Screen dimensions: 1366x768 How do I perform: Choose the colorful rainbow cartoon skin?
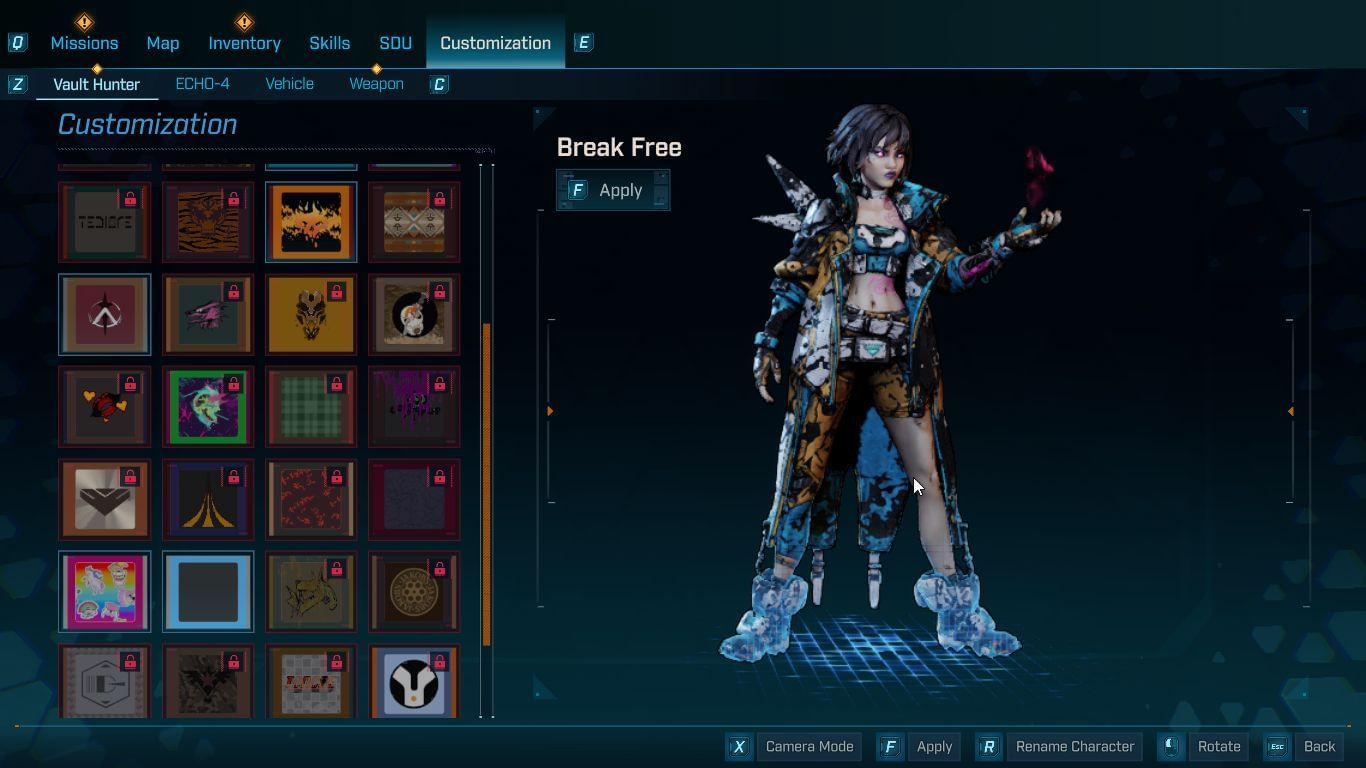pos(105,592)
